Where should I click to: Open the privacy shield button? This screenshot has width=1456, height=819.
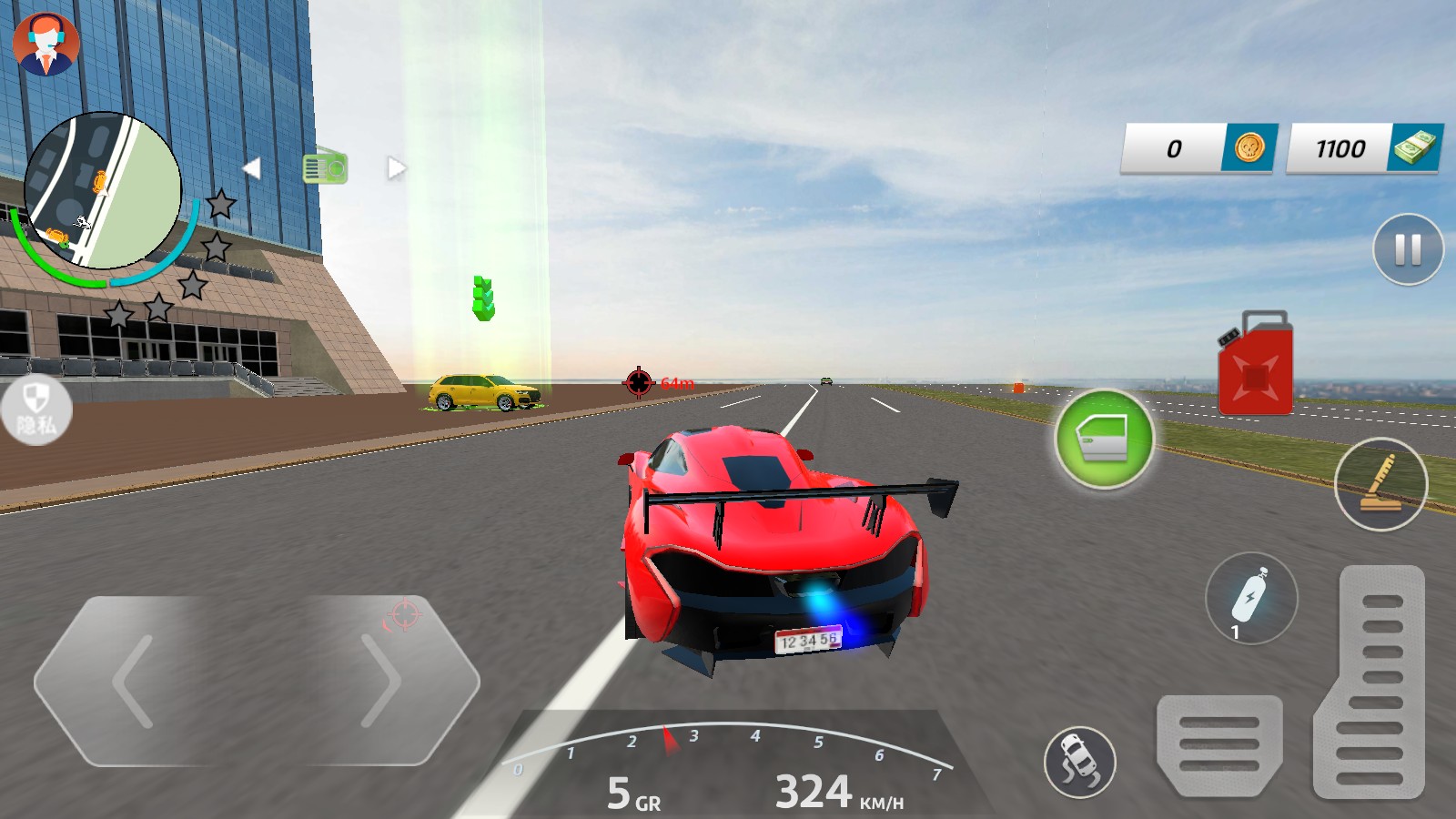pos(35,409)
